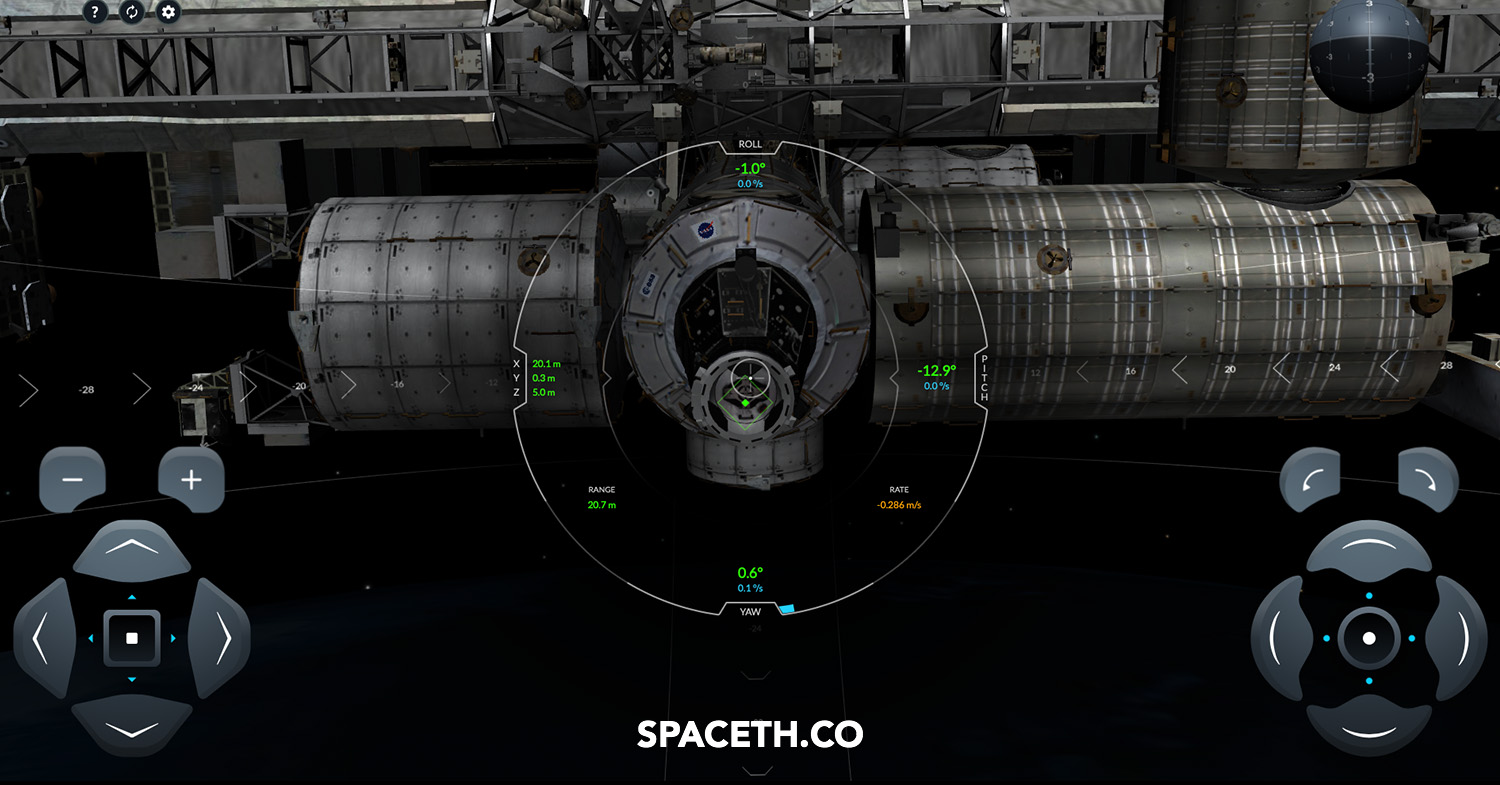Click the ROLL label at the HUD top
This screenshot has height=785, width=1500.
click(751, 144)
